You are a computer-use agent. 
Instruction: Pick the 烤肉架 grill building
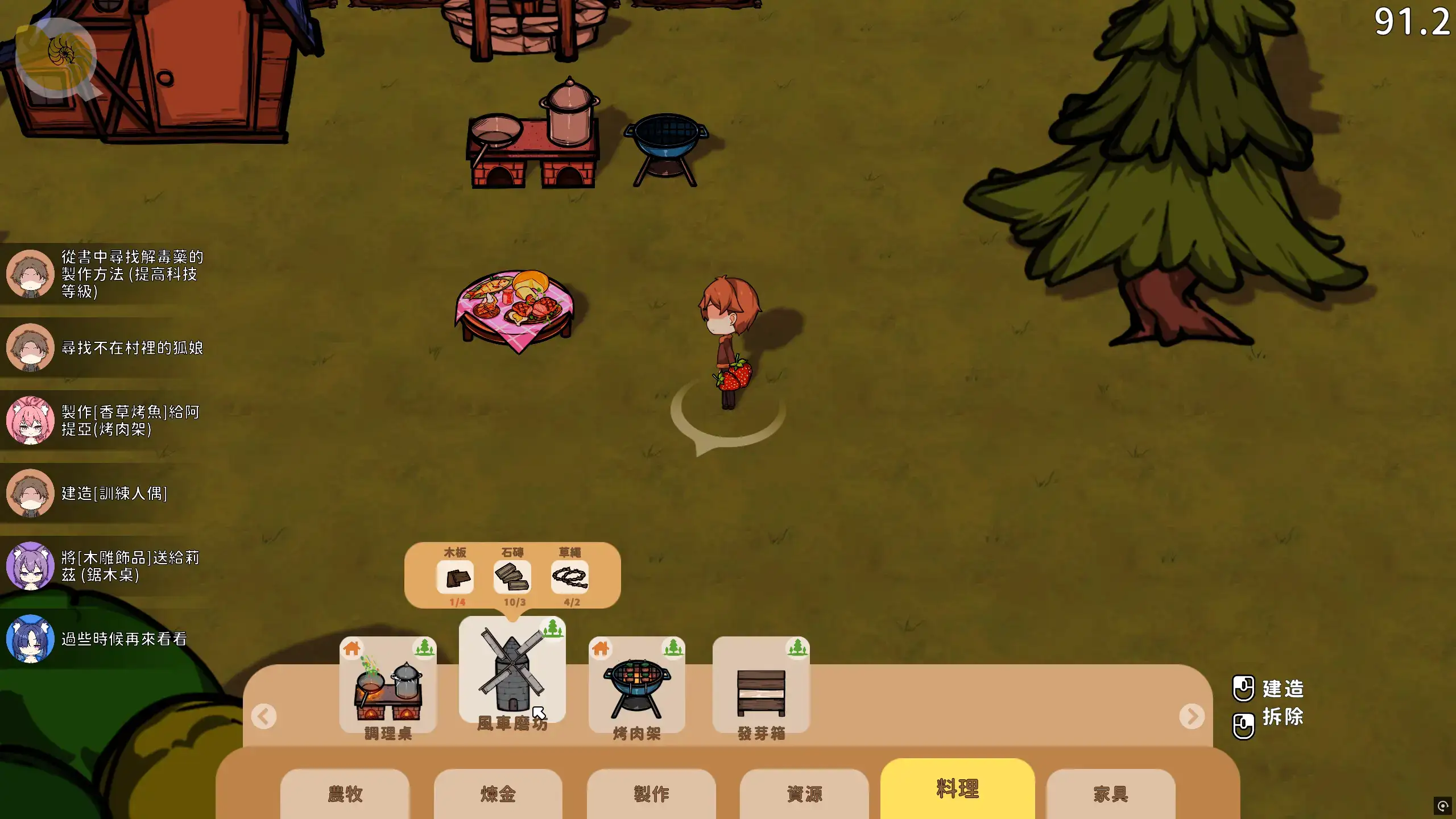tap(636, 687)
